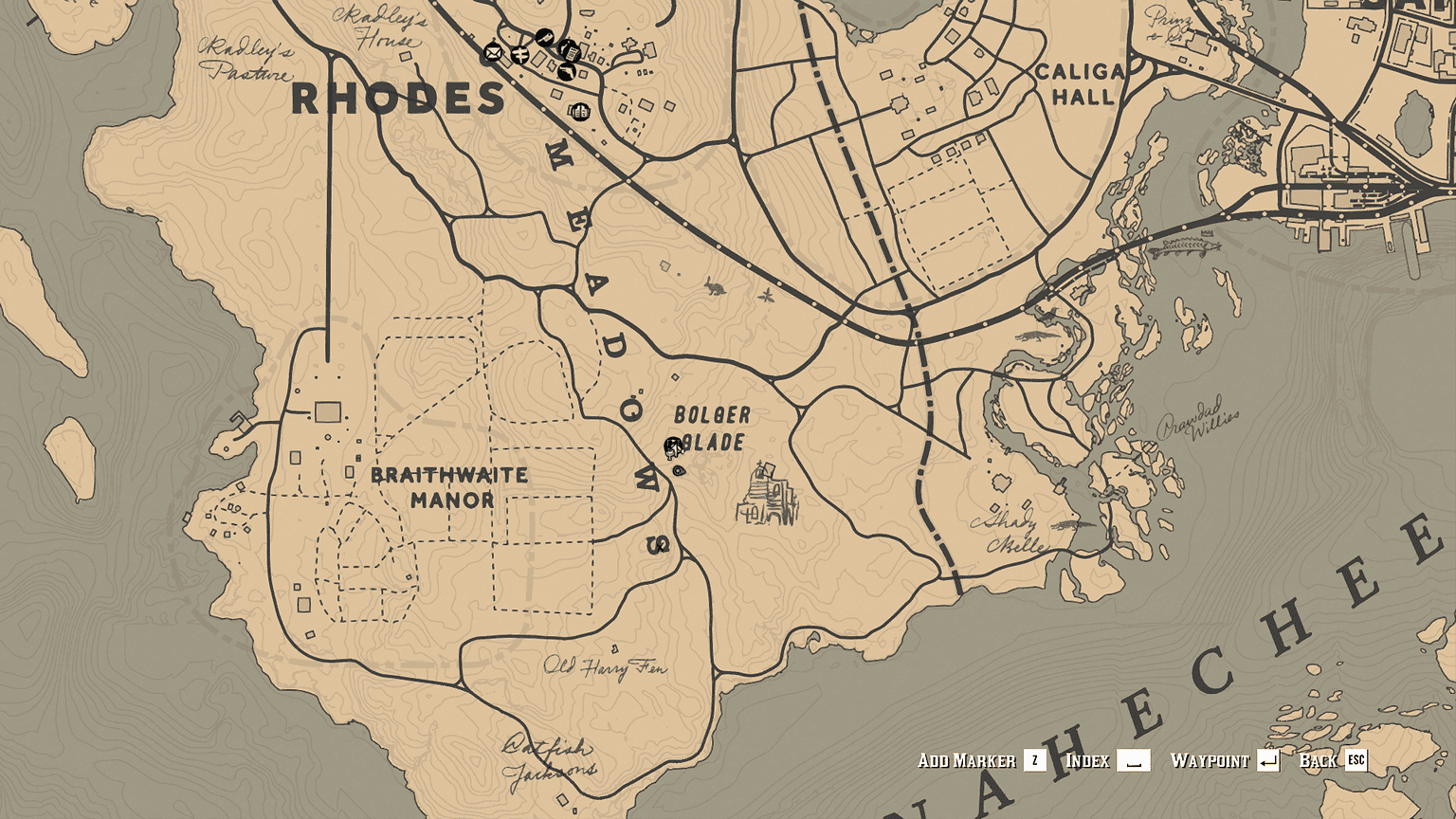Image resolution: width=1456 pixels, height=819 pixels.
Task: Click the butcher cleaver icon near Rhodes
Action: coord(544,37)
